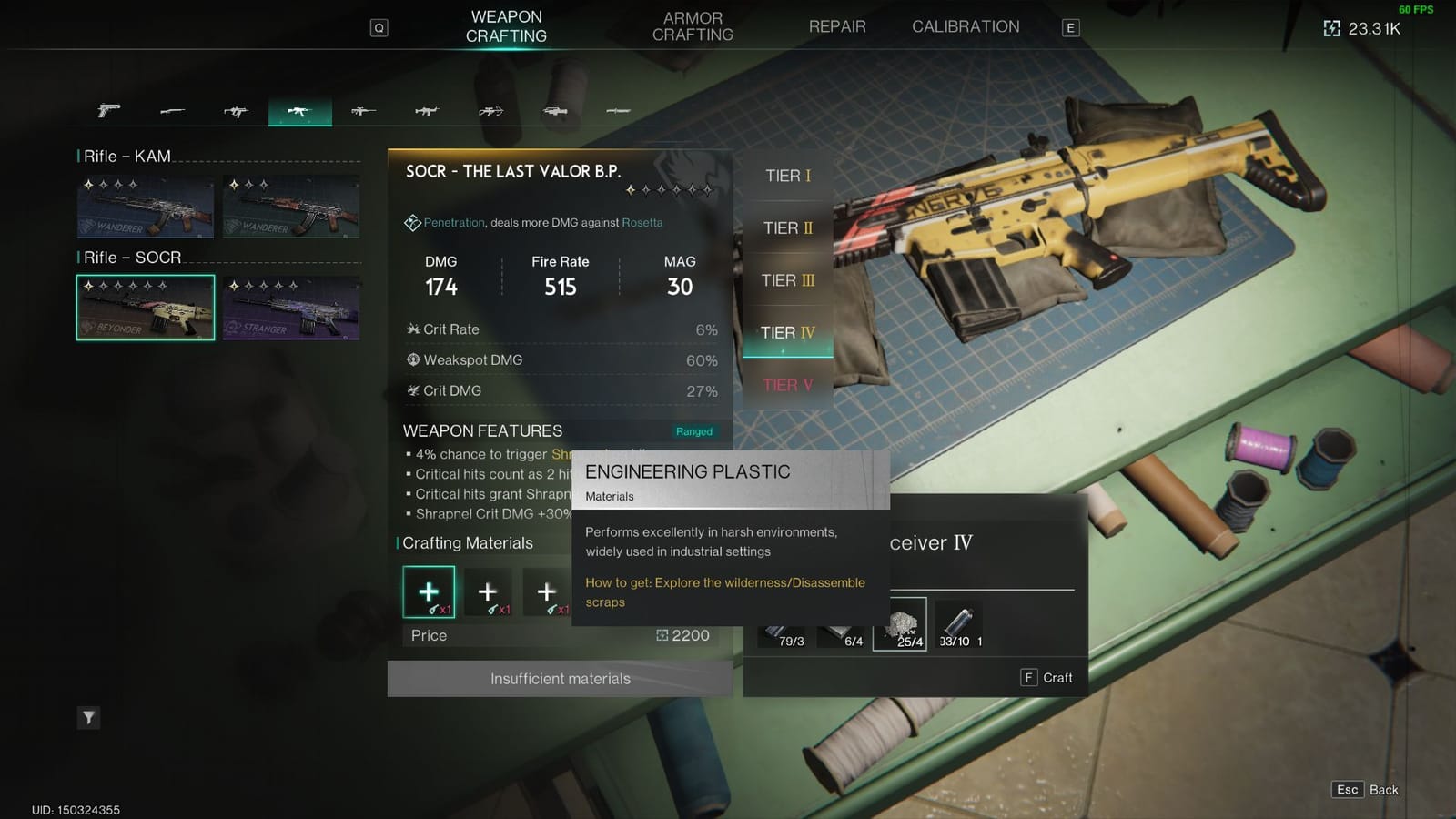Image resolution: width=1456 pixels, height=819 pixels.
Task: Switch to Tier II
Action: (x=788, y=228)
